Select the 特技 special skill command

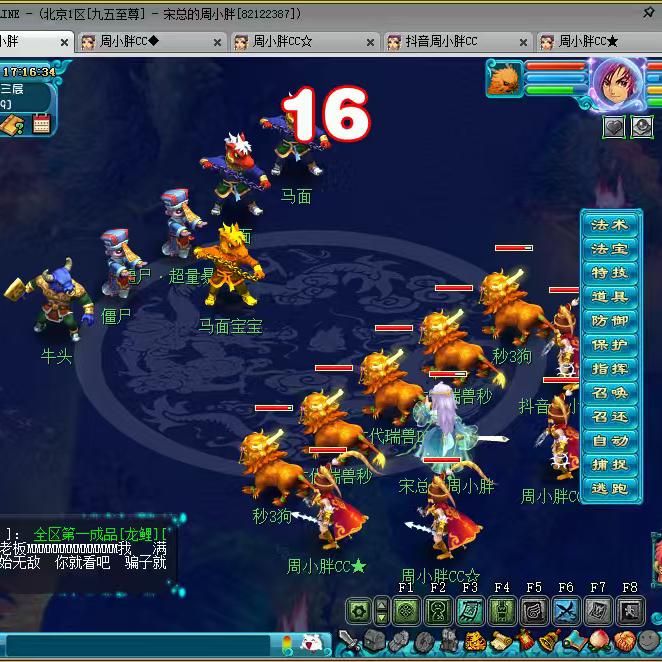pyautogui.click(x=610, y=273)
